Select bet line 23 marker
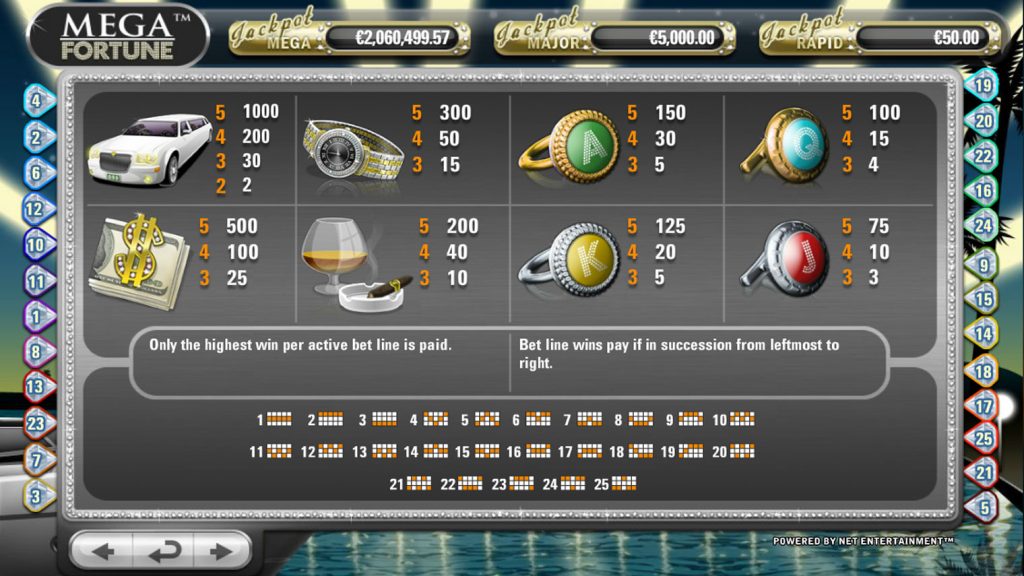The image size is (1024, 576). click(36, 424)
